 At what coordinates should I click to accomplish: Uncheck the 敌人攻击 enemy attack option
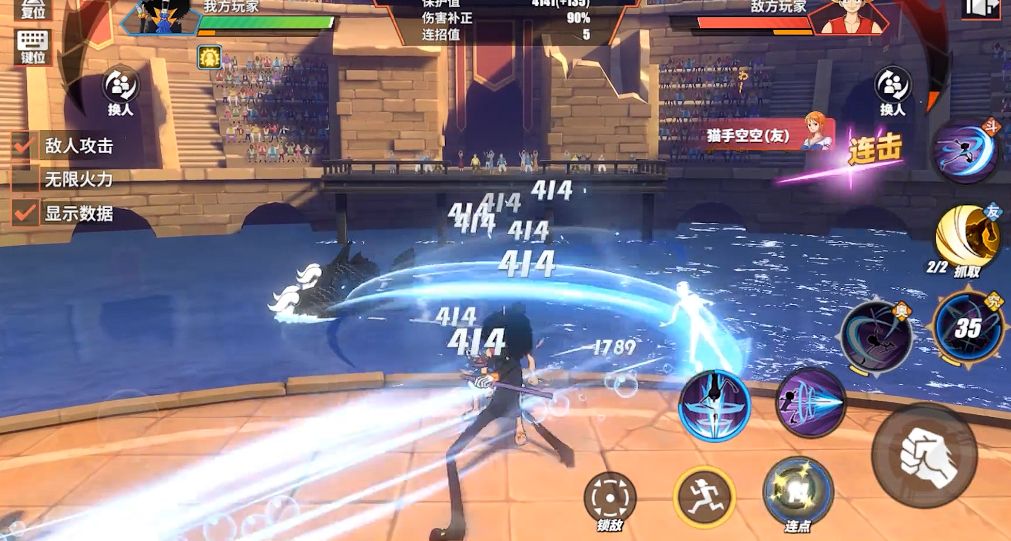click(x=25, y=146)
